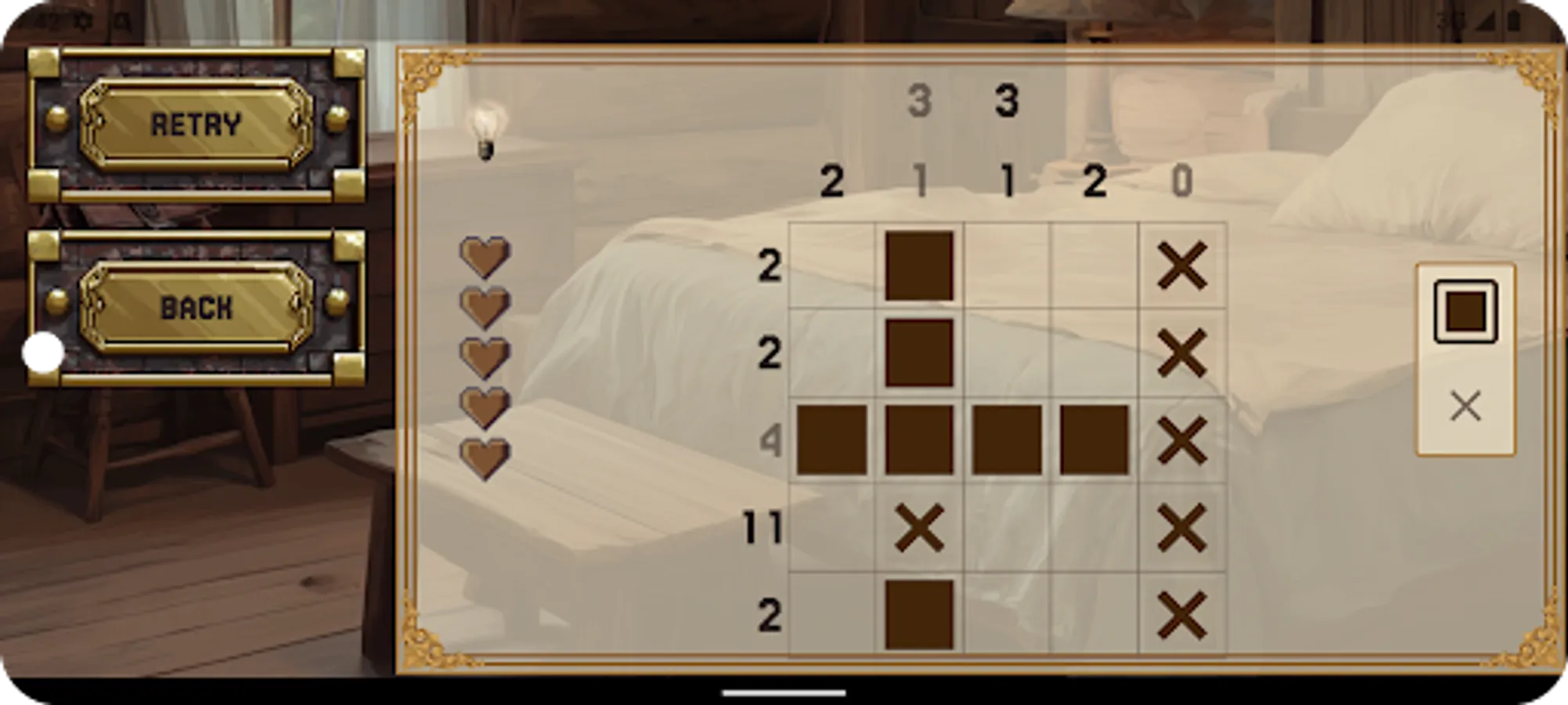This screenshot has height=705, width=1568.
Task: Tap the X icon in the tool panel
Action: (1464, 406)
